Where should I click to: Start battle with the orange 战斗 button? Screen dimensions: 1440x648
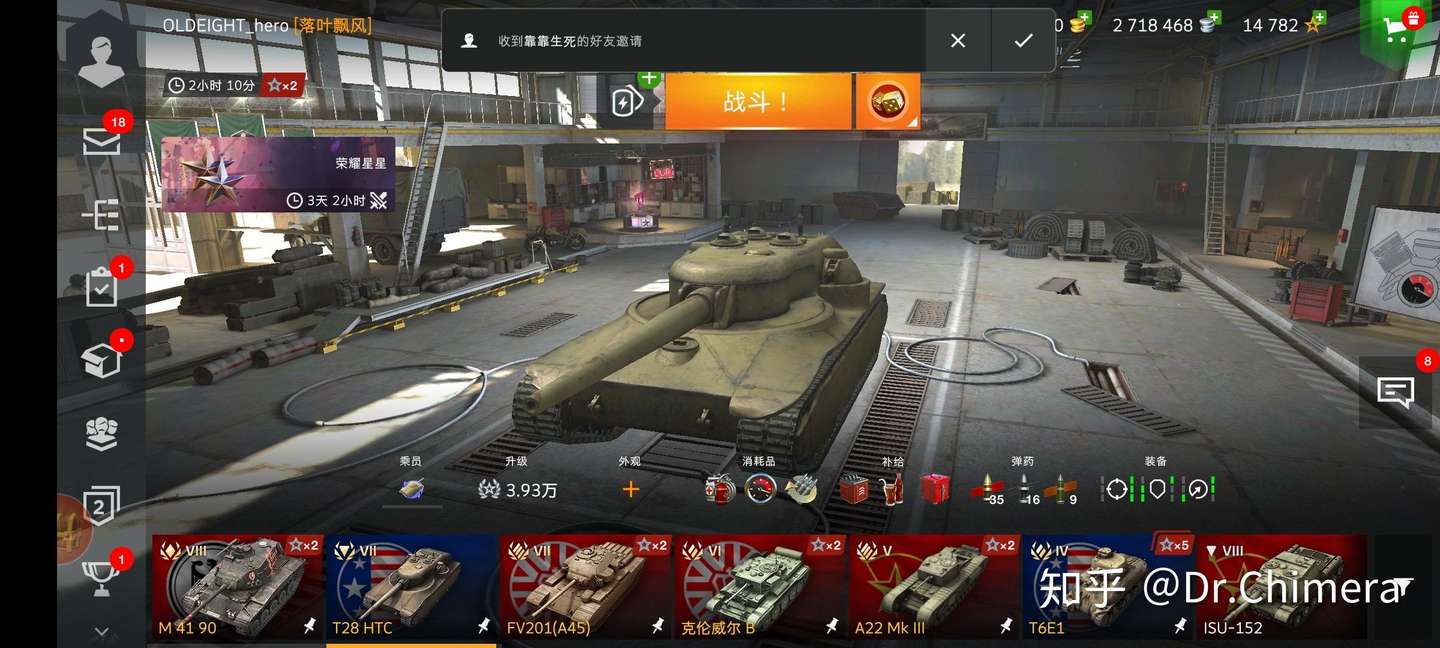click(x=757, y=101)
